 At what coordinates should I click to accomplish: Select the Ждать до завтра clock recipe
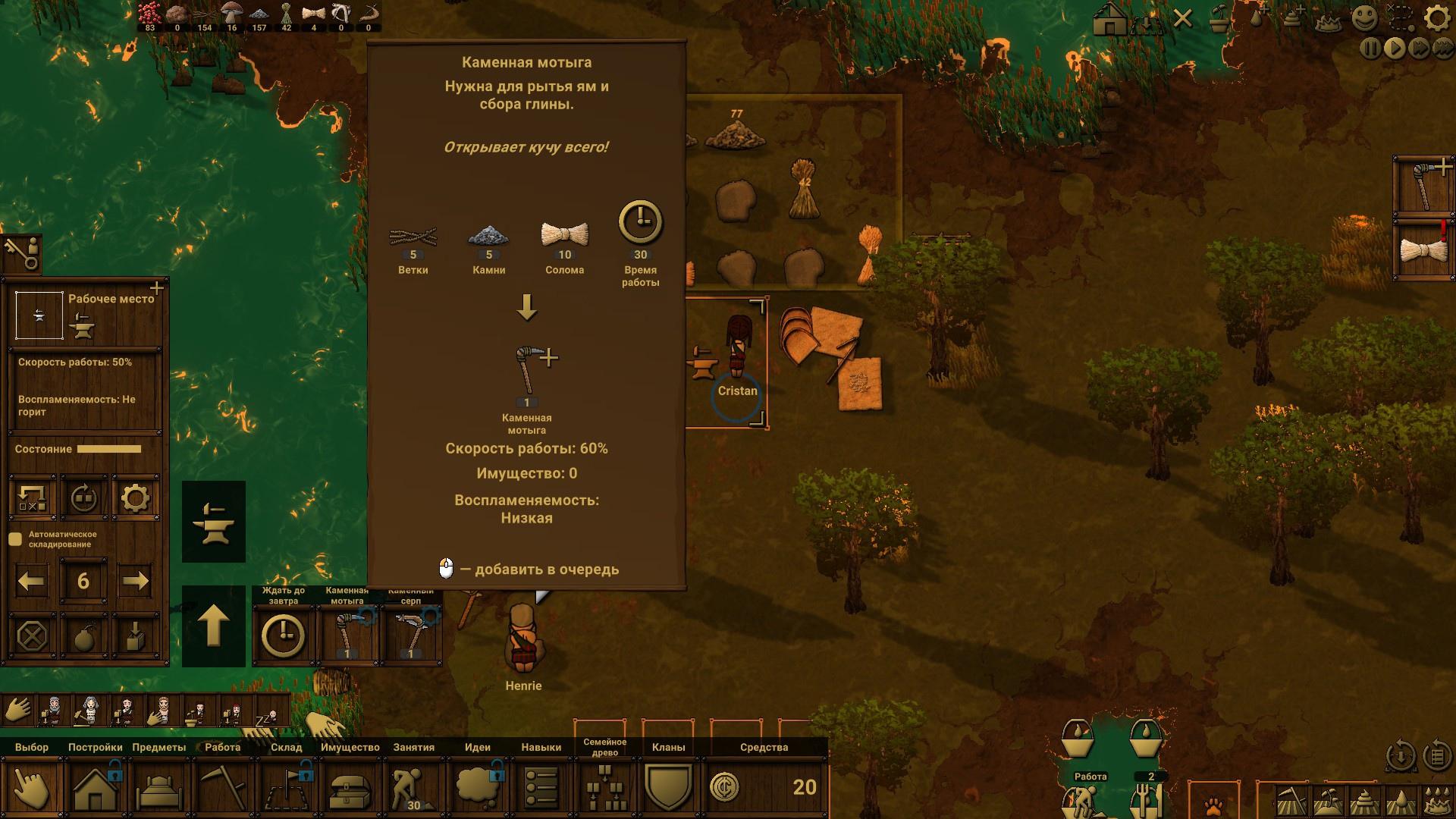click(284, 635)
